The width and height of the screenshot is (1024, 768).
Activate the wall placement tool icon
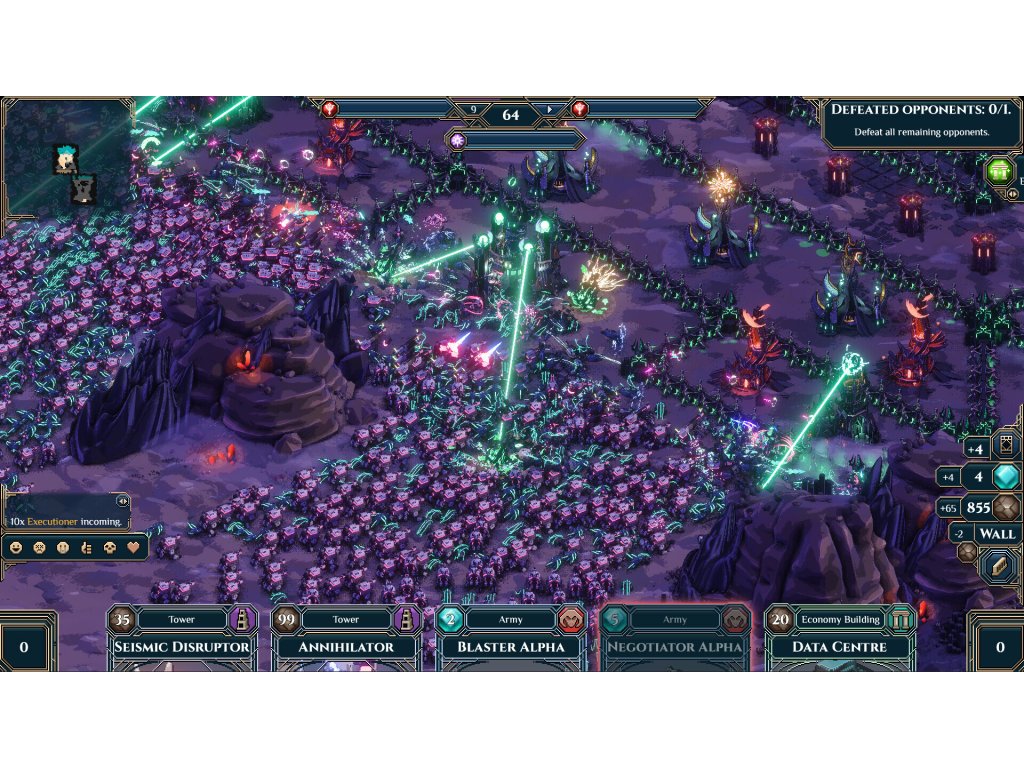point(997,566)
